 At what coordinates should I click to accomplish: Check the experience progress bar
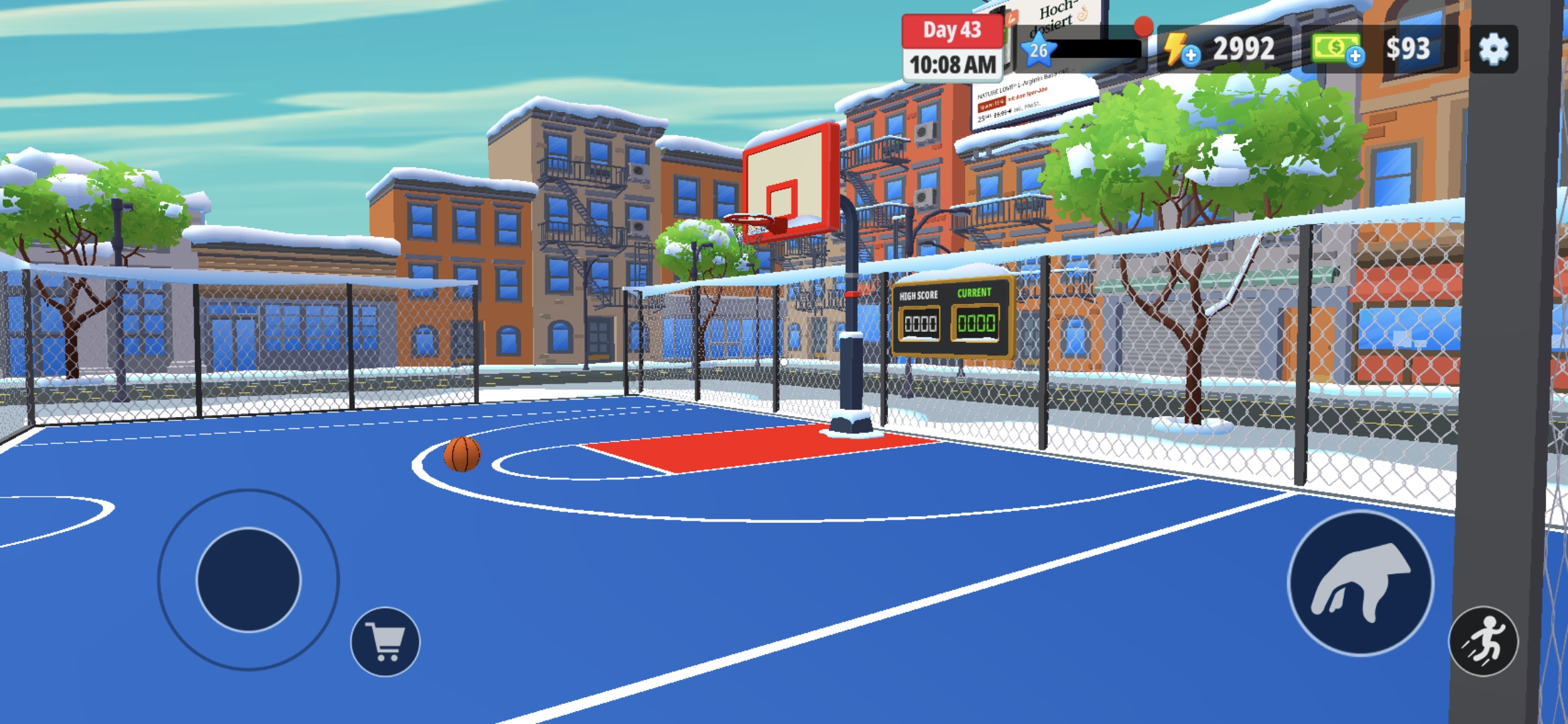click(1099, 48)
